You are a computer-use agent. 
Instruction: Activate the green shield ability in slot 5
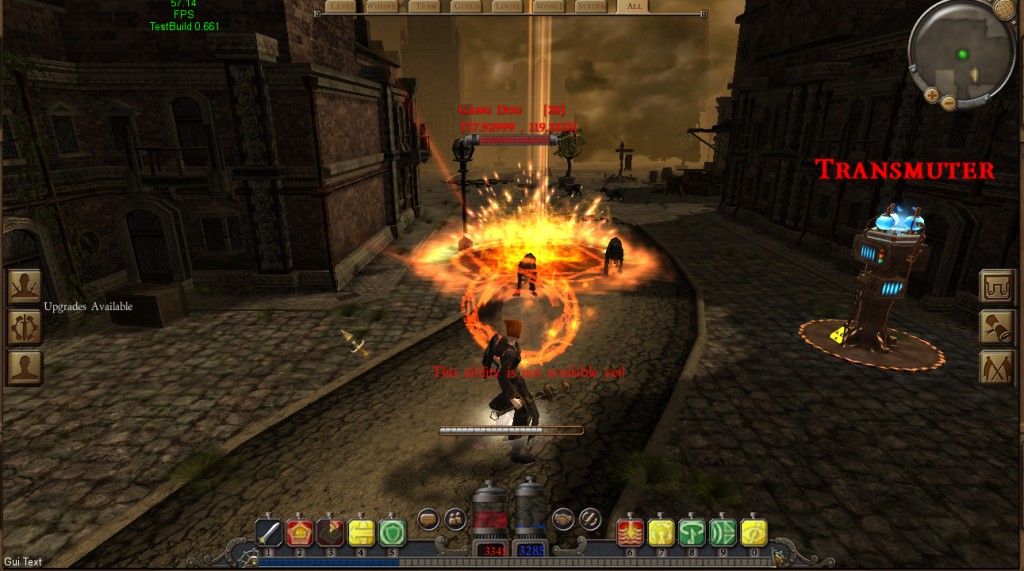pyautogui.click(x=391, y=531)
